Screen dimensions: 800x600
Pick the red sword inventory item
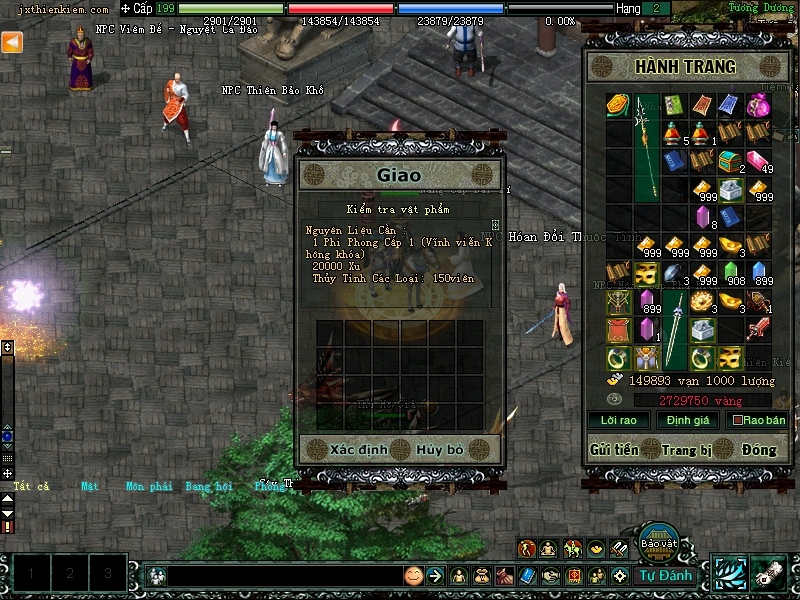(759, 328)
